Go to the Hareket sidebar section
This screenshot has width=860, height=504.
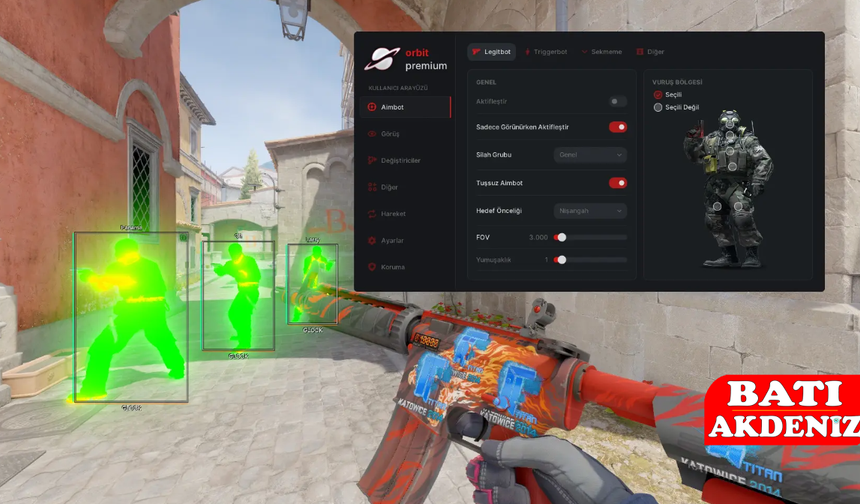click(392, 214)
